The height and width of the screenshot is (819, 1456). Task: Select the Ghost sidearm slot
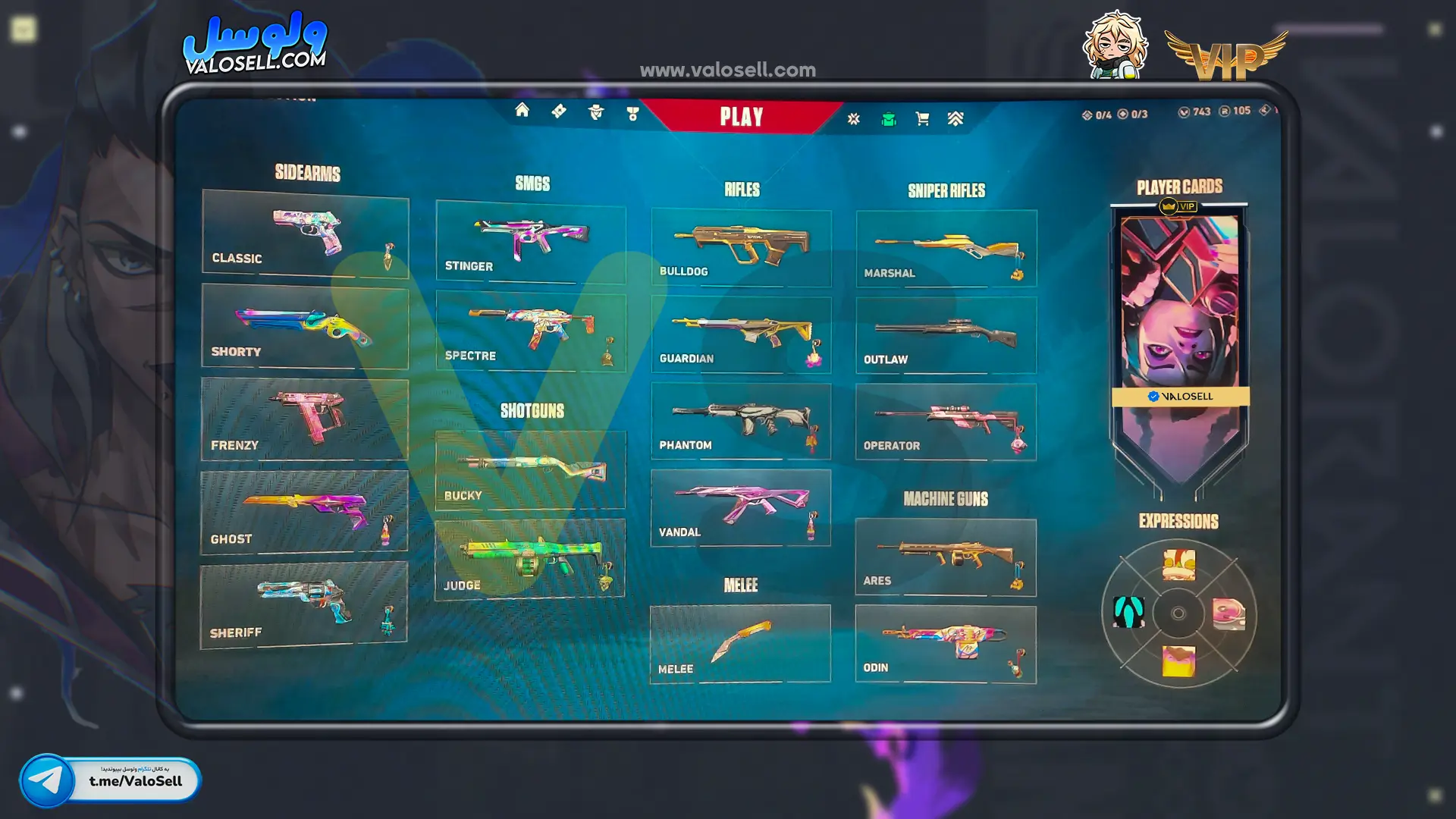point(304,512)
